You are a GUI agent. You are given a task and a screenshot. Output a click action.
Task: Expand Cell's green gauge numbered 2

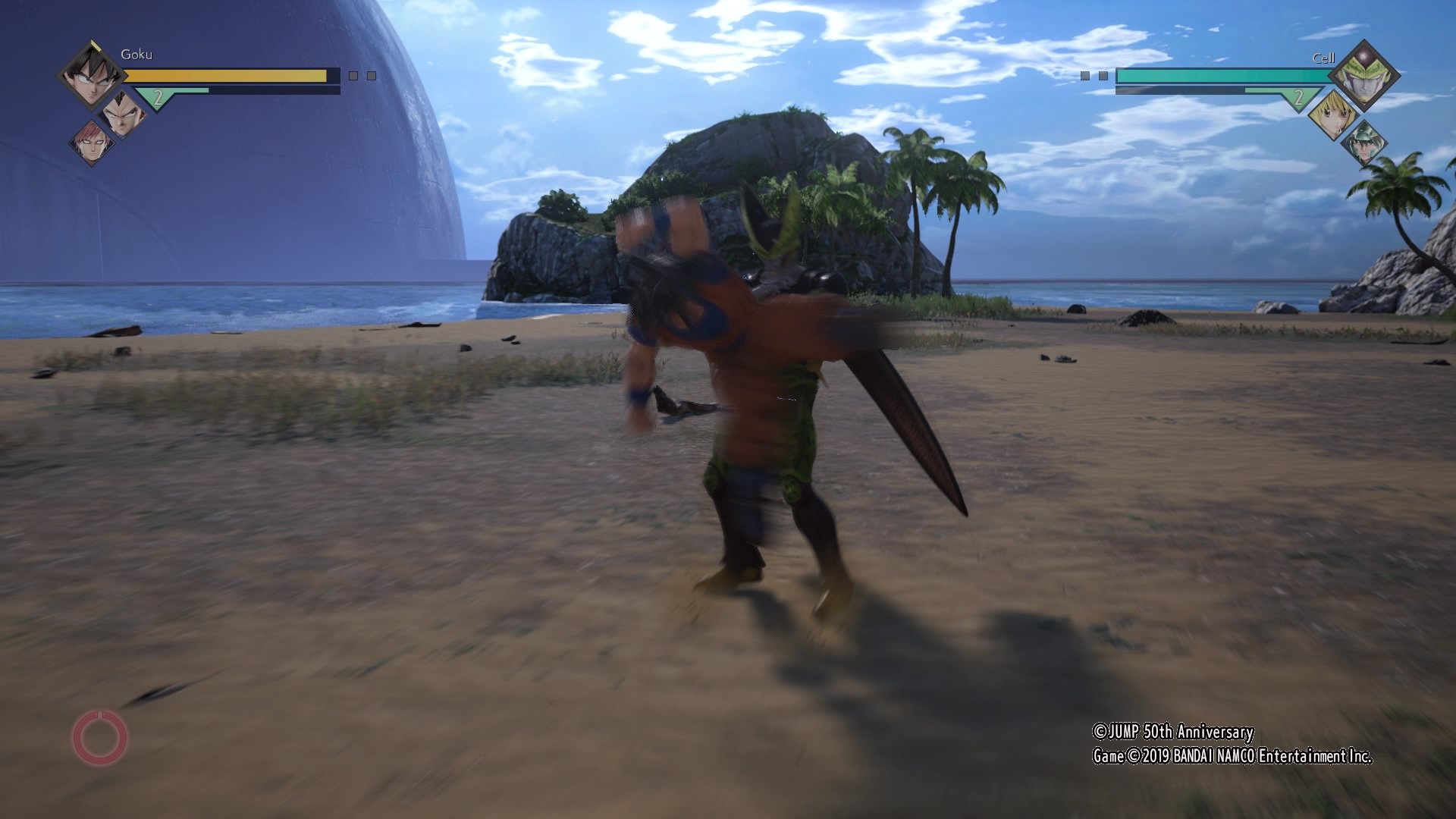pyautogui.click(x=1298, y=97)
